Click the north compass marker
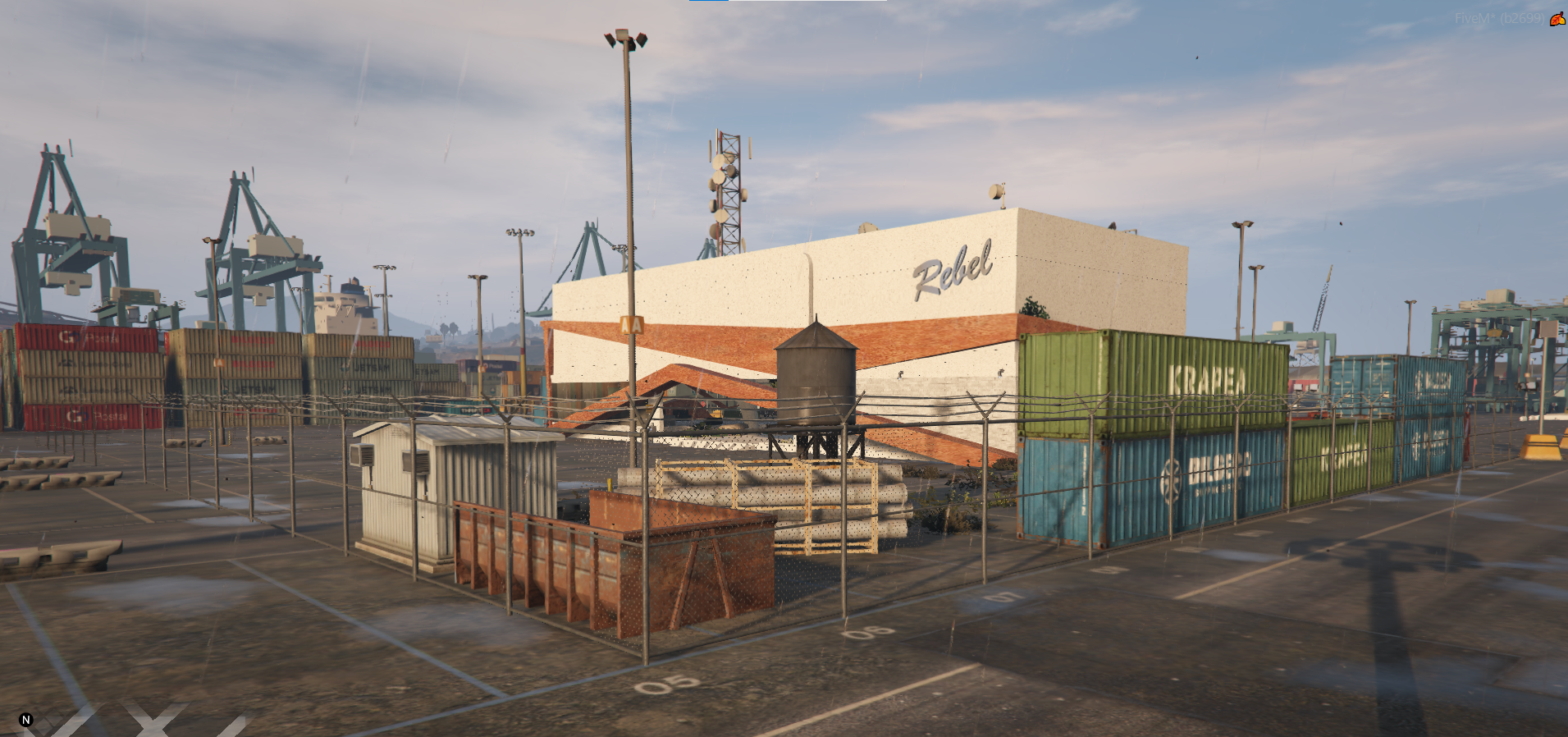1568x737 pixels. [25, 720]
